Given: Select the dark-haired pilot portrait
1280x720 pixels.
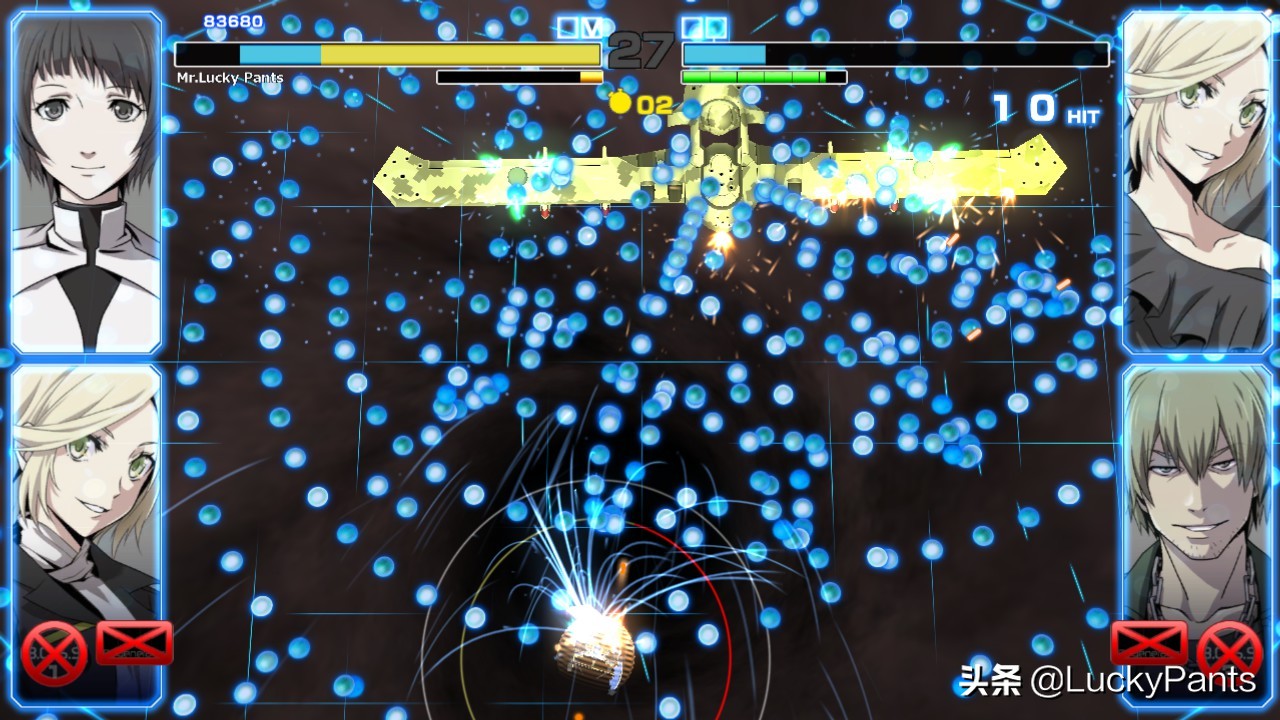Looking at the screenshot, I should pyautogui.click(x=86, y=180).
